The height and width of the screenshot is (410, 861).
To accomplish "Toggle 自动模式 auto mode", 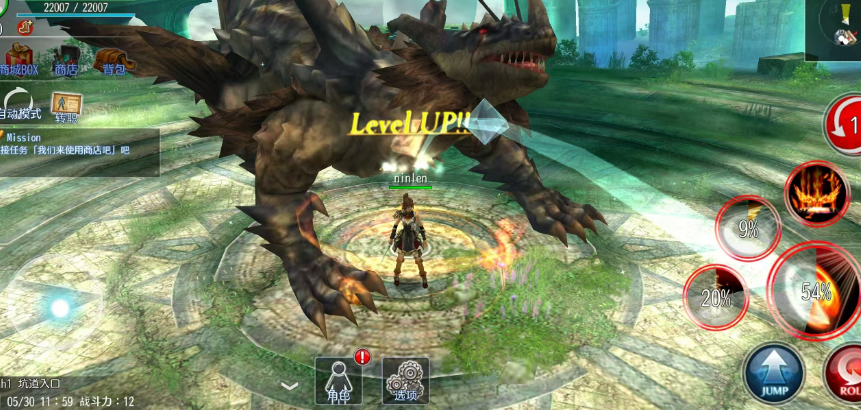I will pos(19,104).
